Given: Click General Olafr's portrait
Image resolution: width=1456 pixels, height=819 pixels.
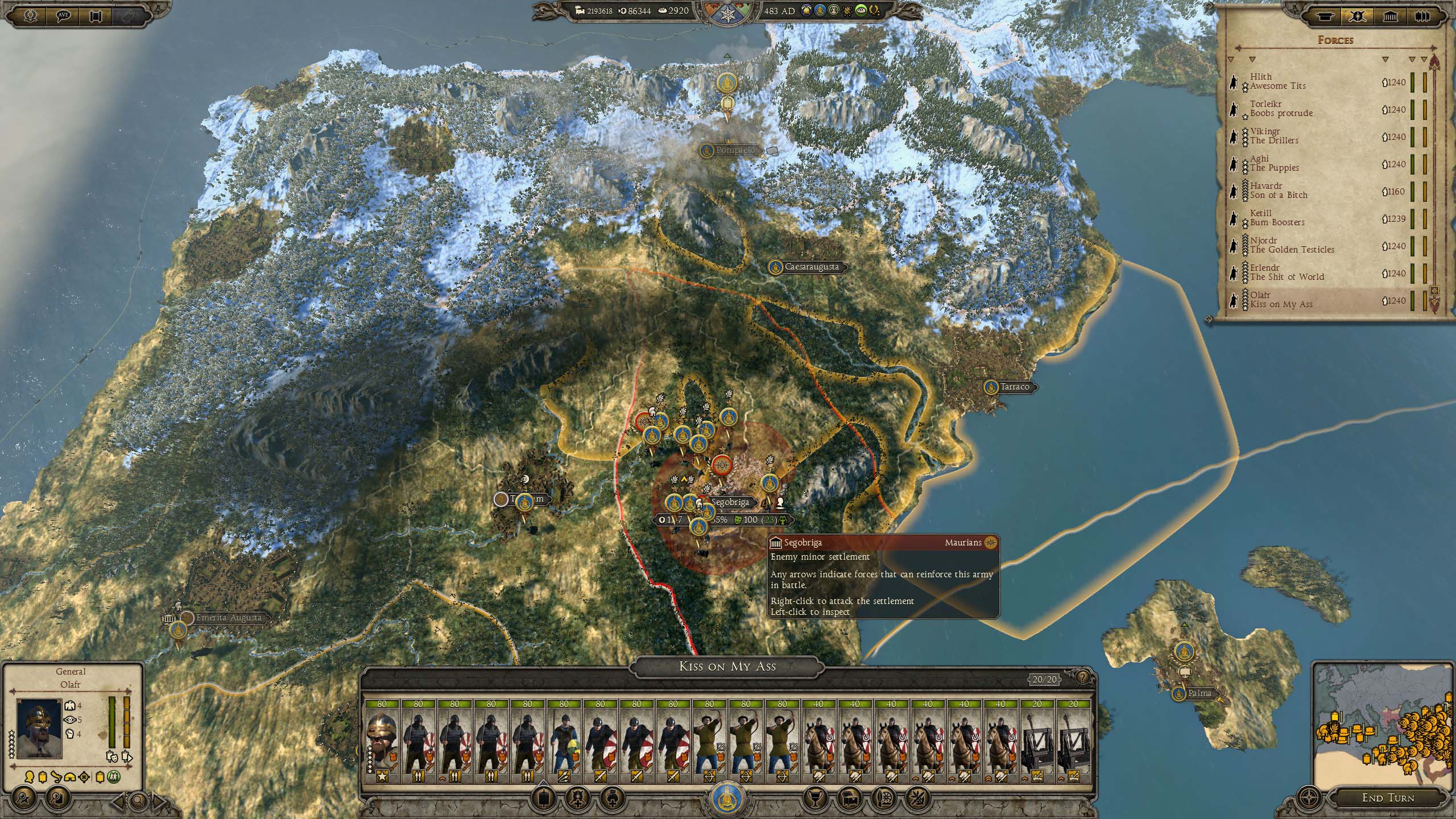Looking at the screenshot, I should pyautogui.click(x=39, y=728).
